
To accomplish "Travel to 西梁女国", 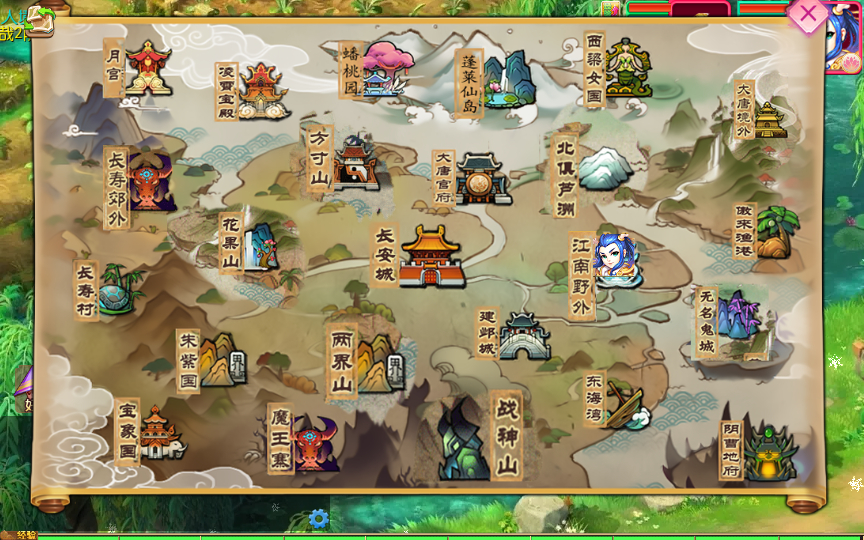I will coord(628,68).
